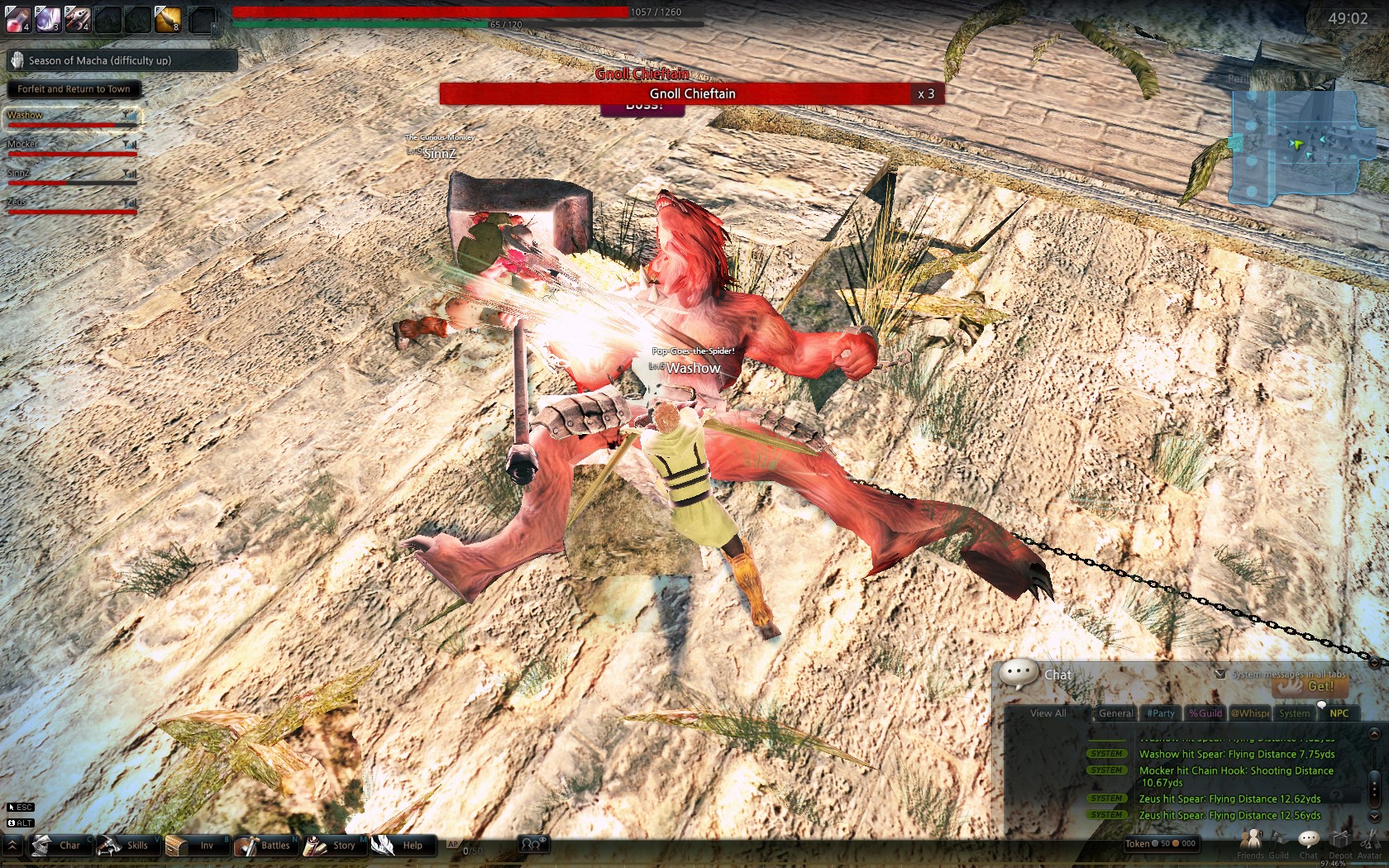This screenshot has width=1389, height=868.
Task: Switch to the %Guild chat tab
Action: [1205, 713]
